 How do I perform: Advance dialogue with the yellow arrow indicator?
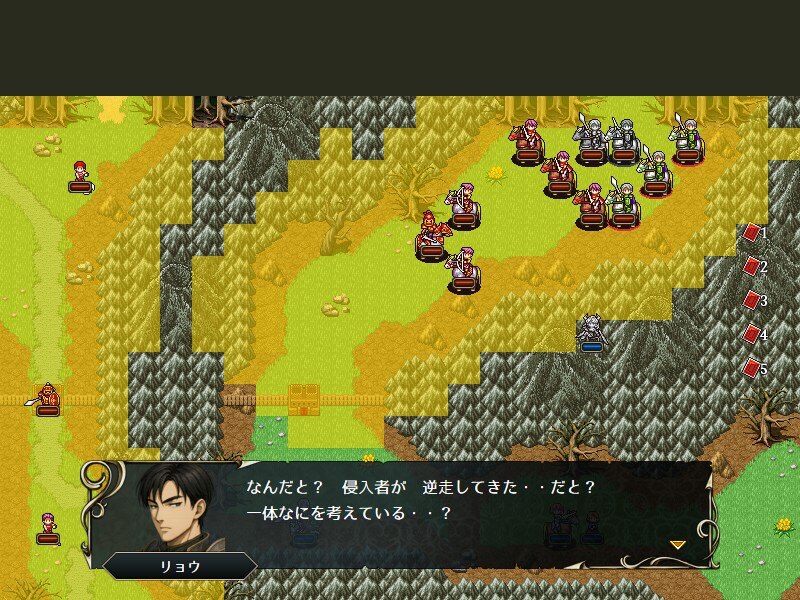pyautogui.click(x=677, y=544)
